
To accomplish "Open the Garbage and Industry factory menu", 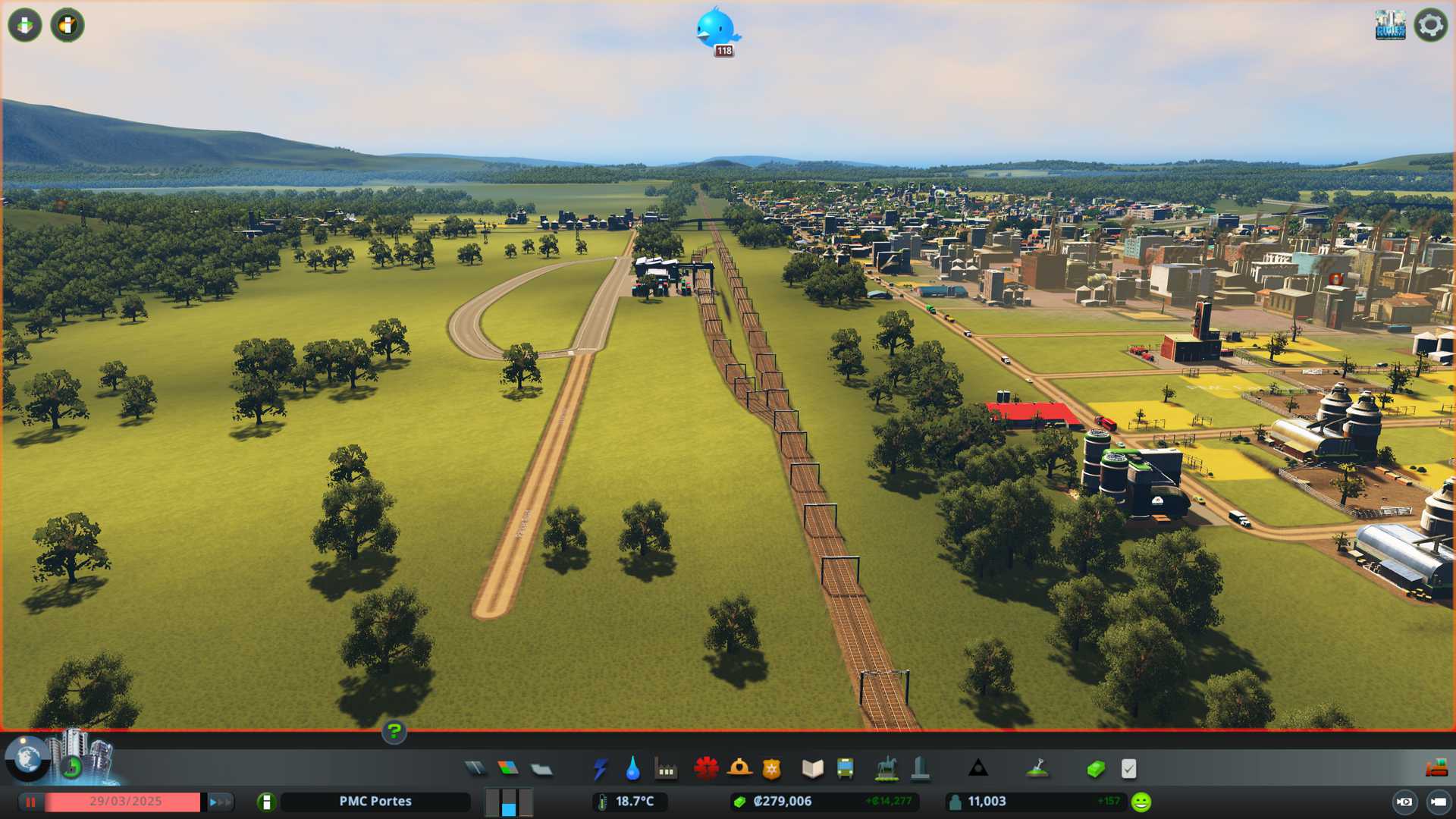I will (x=666, y=769).
